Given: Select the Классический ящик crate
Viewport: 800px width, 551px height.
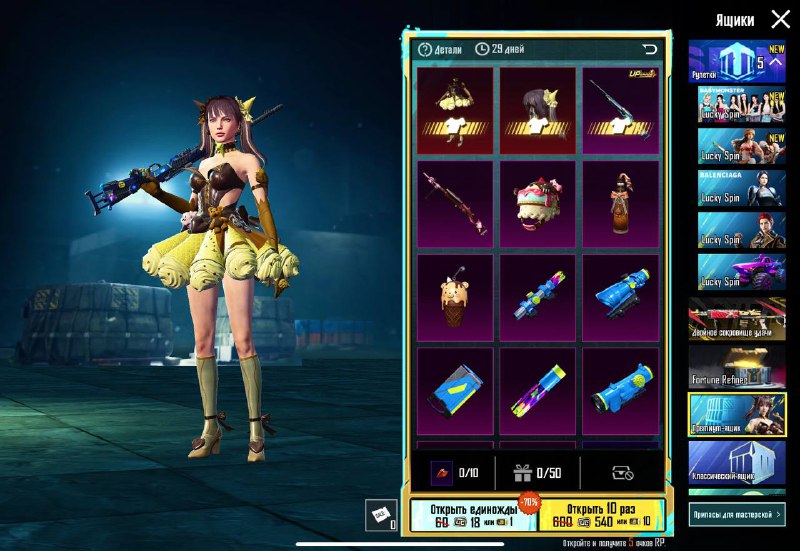Looking at the screenshot, I should (736, 462).
